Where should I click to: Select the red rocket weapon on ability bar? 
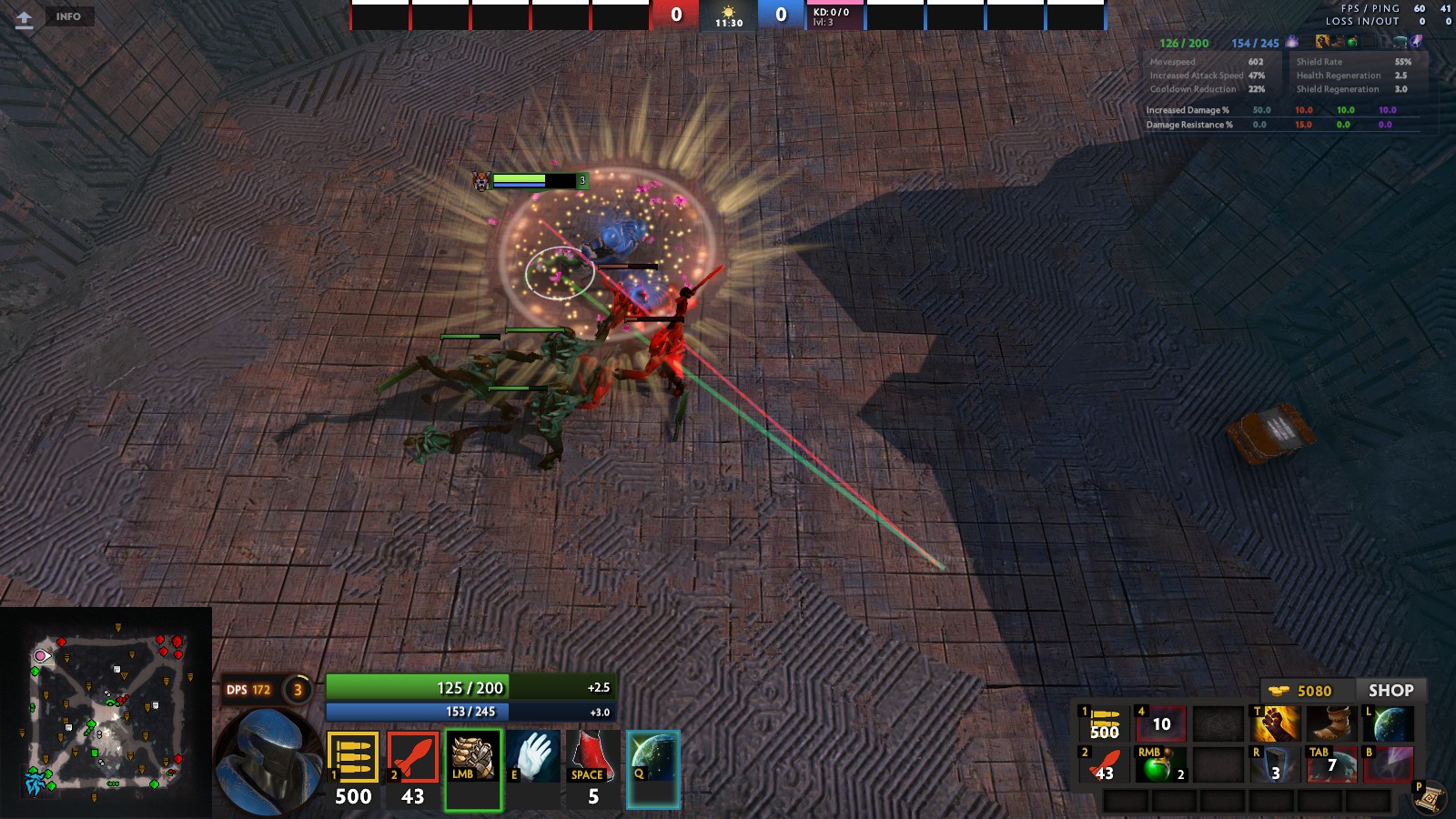413,757
